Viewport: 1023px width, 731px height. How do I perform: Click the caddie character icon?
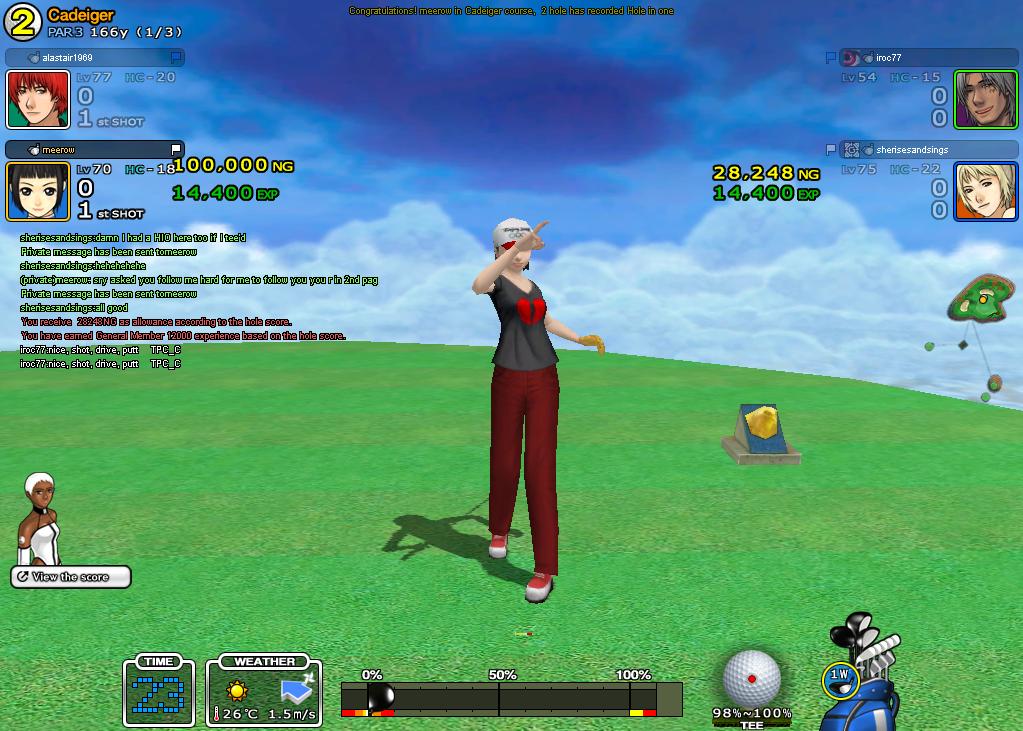click(38, 518)
